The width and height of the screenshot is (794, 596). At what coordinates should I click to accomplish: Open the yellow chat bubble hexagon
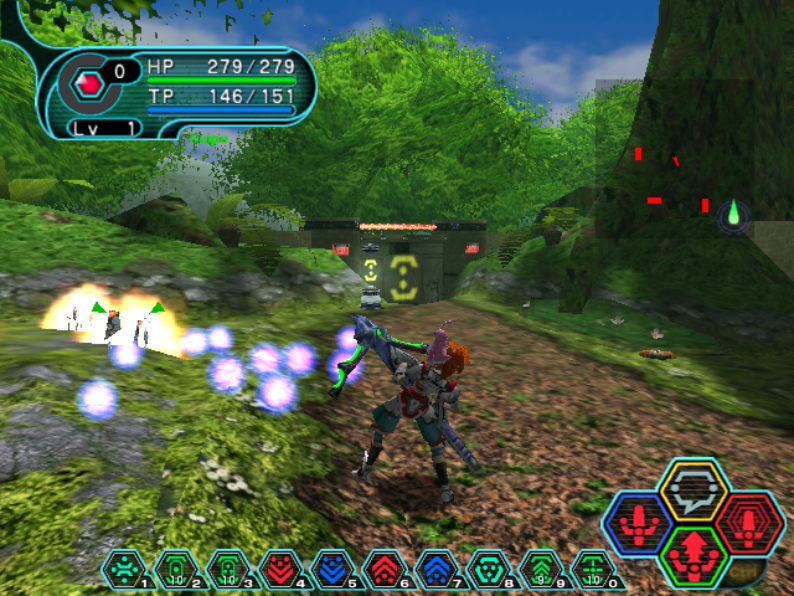pyautogui.click(x=693, y=490)
